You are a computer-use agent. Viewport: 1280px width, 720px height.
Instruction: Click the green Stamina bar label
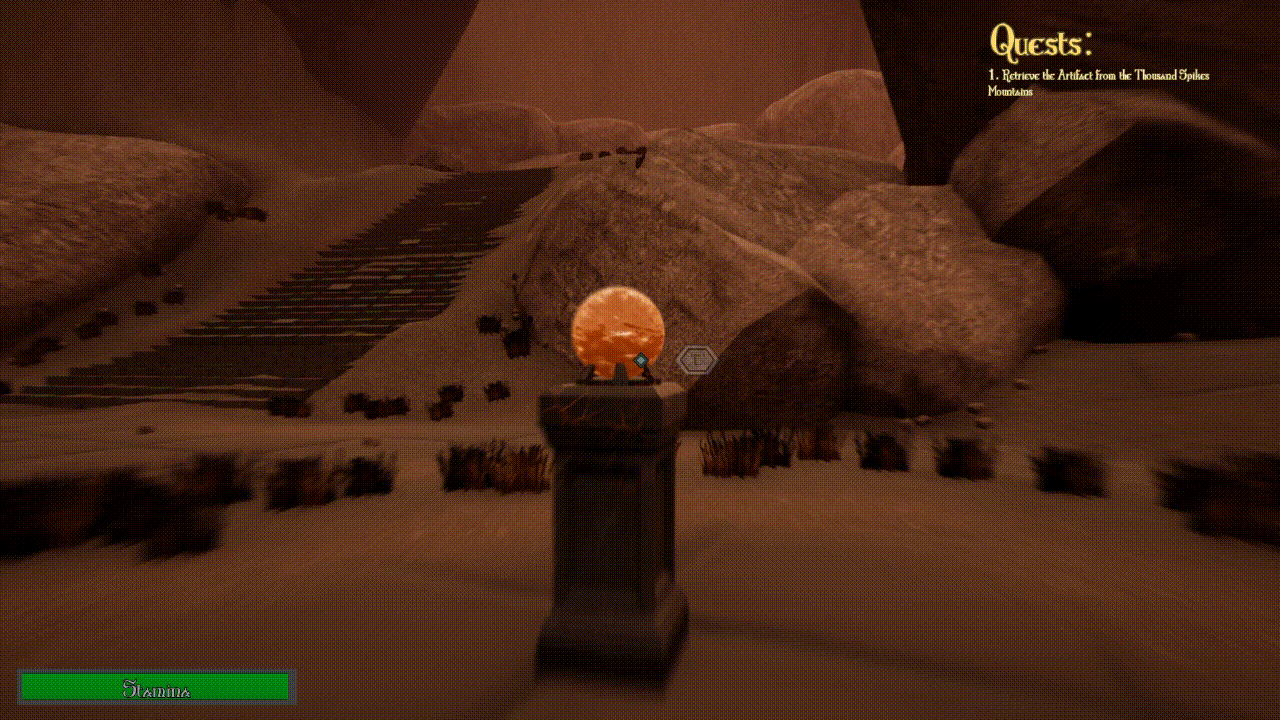(155, 686)
